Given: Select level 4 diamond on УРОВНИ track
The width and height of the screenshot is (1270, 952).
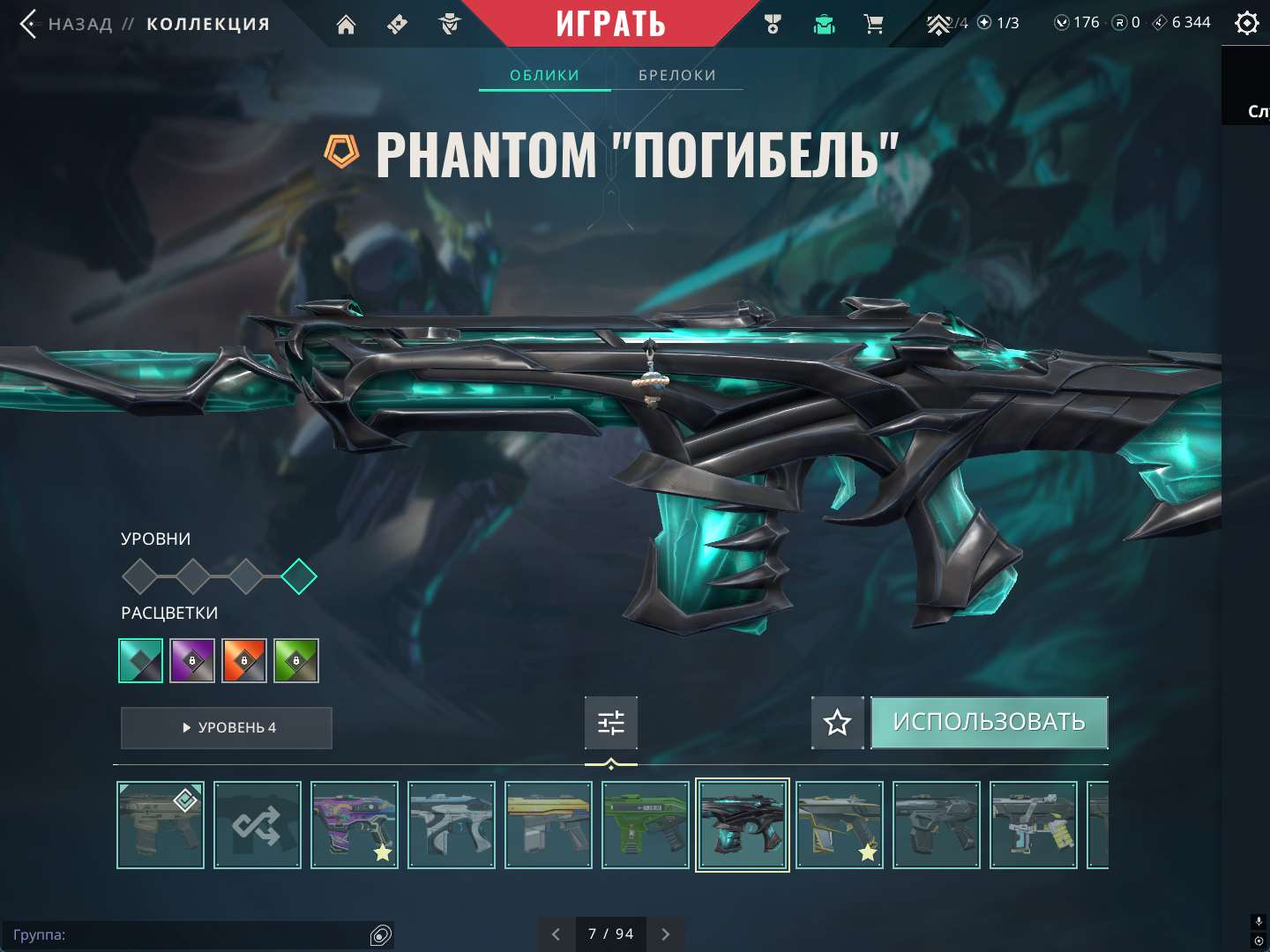Looking at the screenshot, I should [300, 576].
